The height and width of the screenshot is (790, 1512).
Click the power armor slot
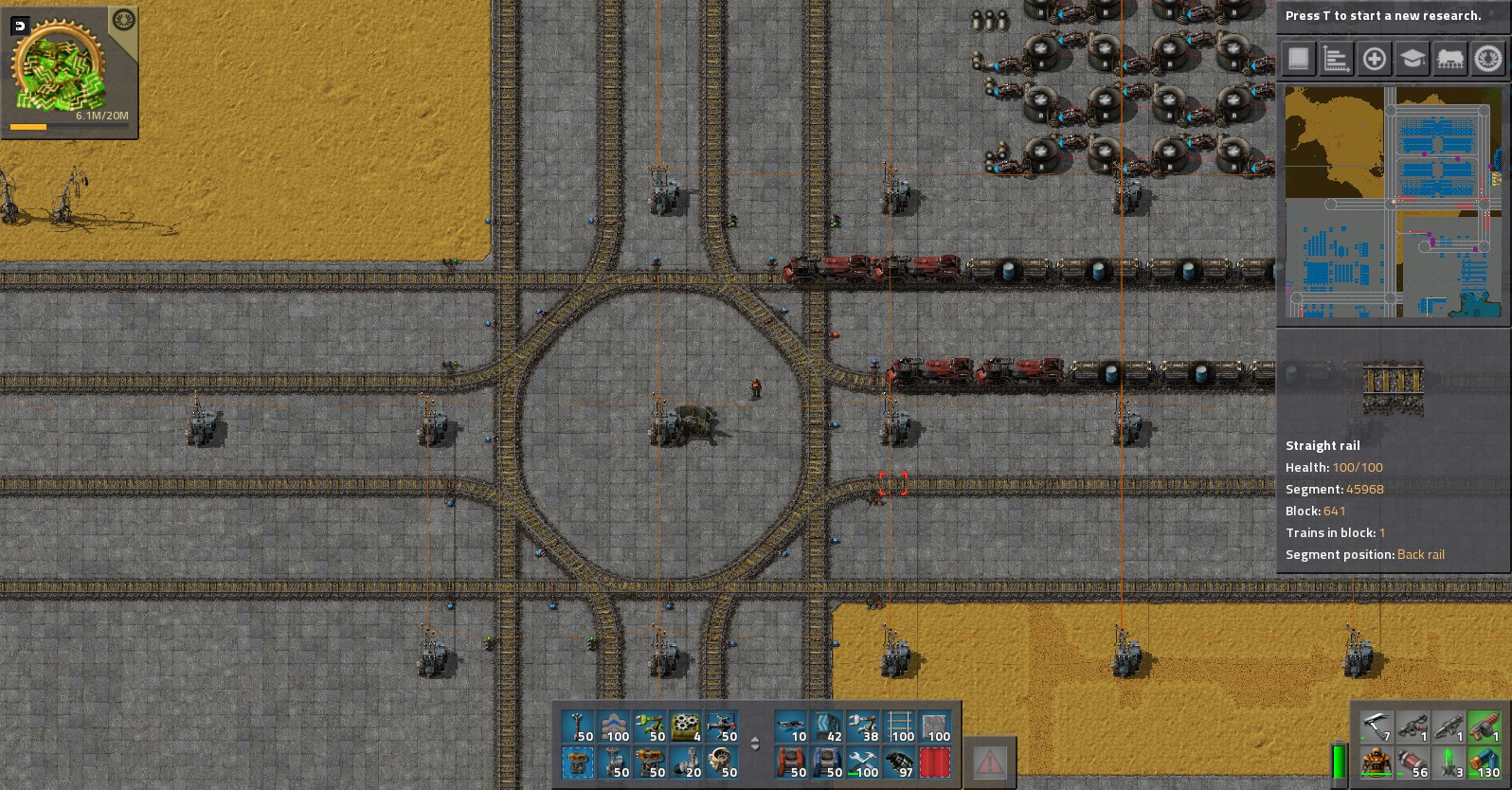coord(1377,763)
